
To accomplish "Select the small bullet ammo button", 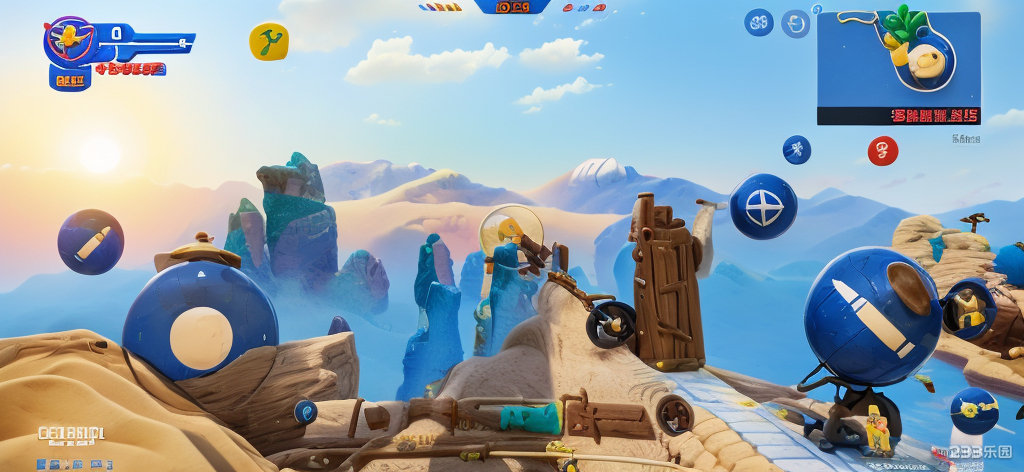I will 90,242.
